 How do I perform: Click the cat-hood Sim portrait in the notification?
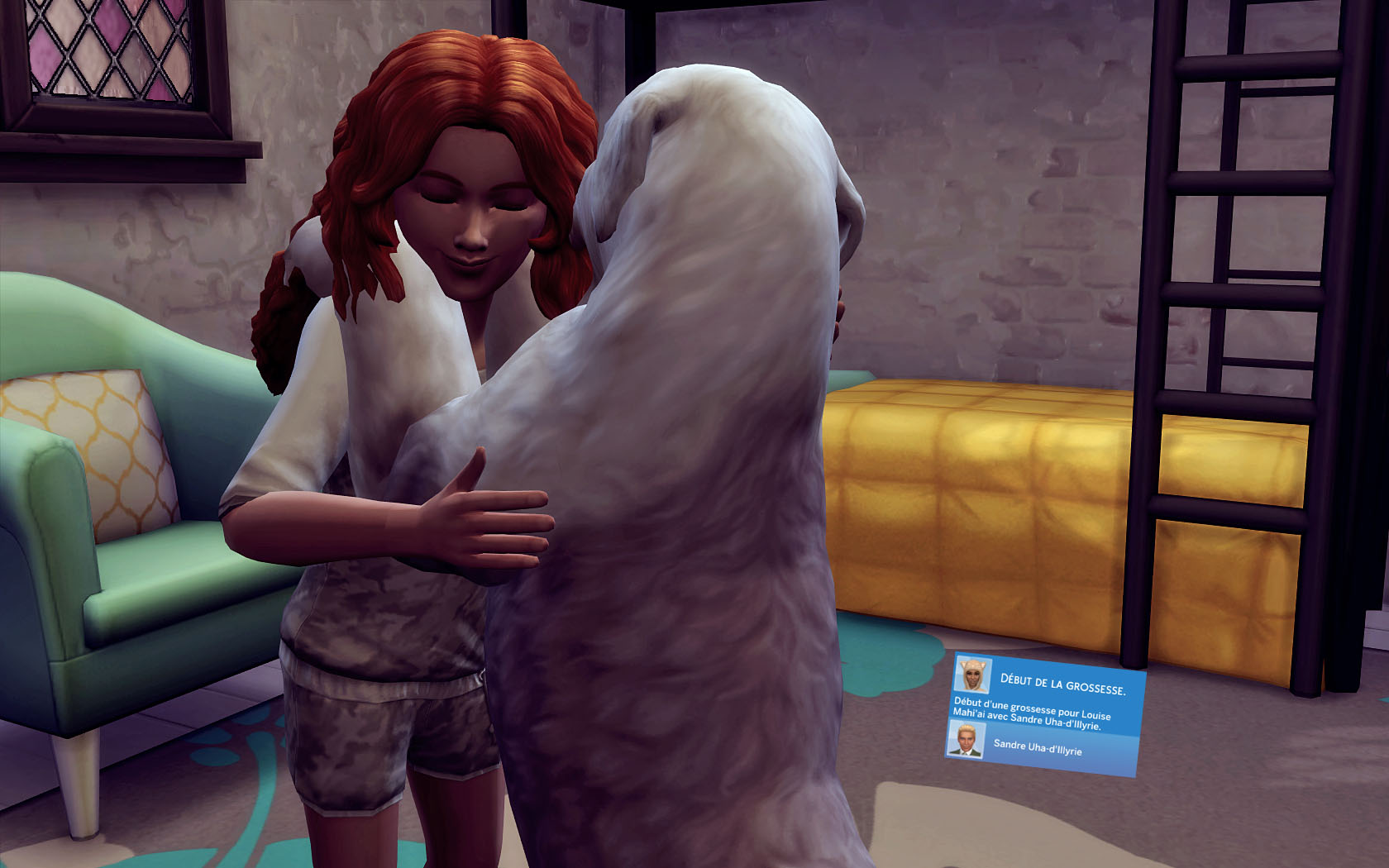tap(973, 675)
